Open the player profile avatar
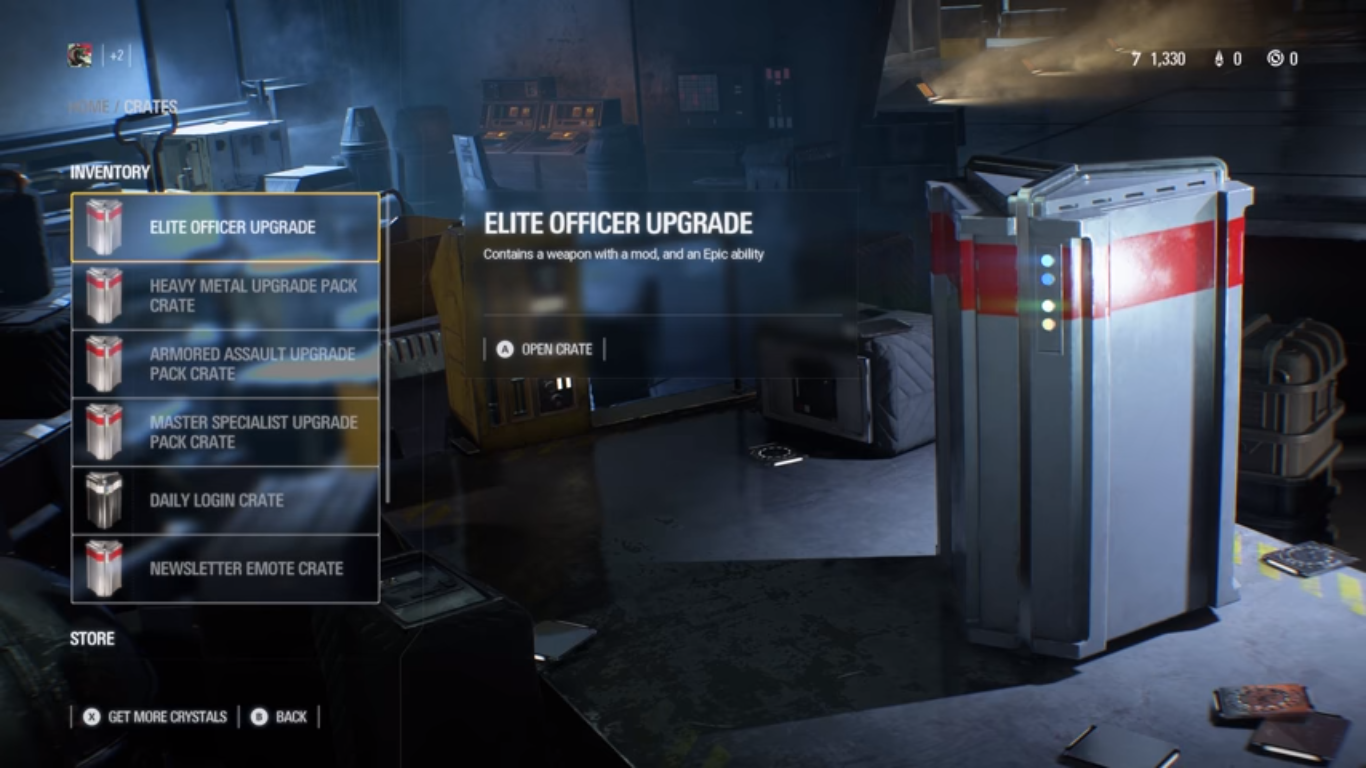The image size is (1366, 768). tap(80, 56)
